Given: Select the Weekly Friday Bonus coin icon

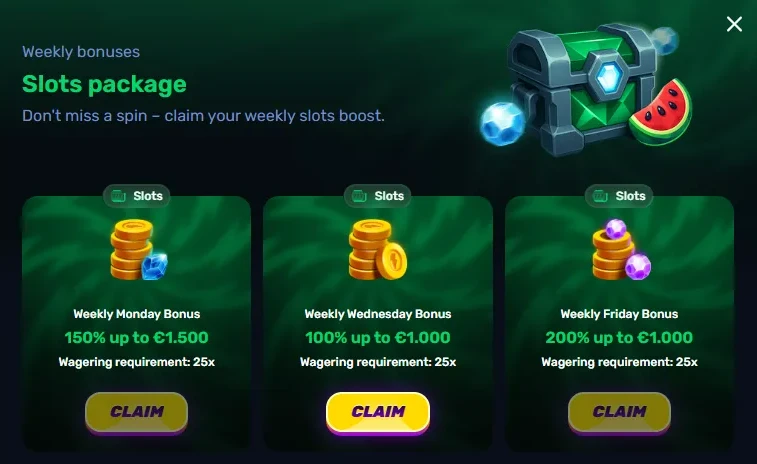Looking at the screenshot, I should [x=620, y=251].
